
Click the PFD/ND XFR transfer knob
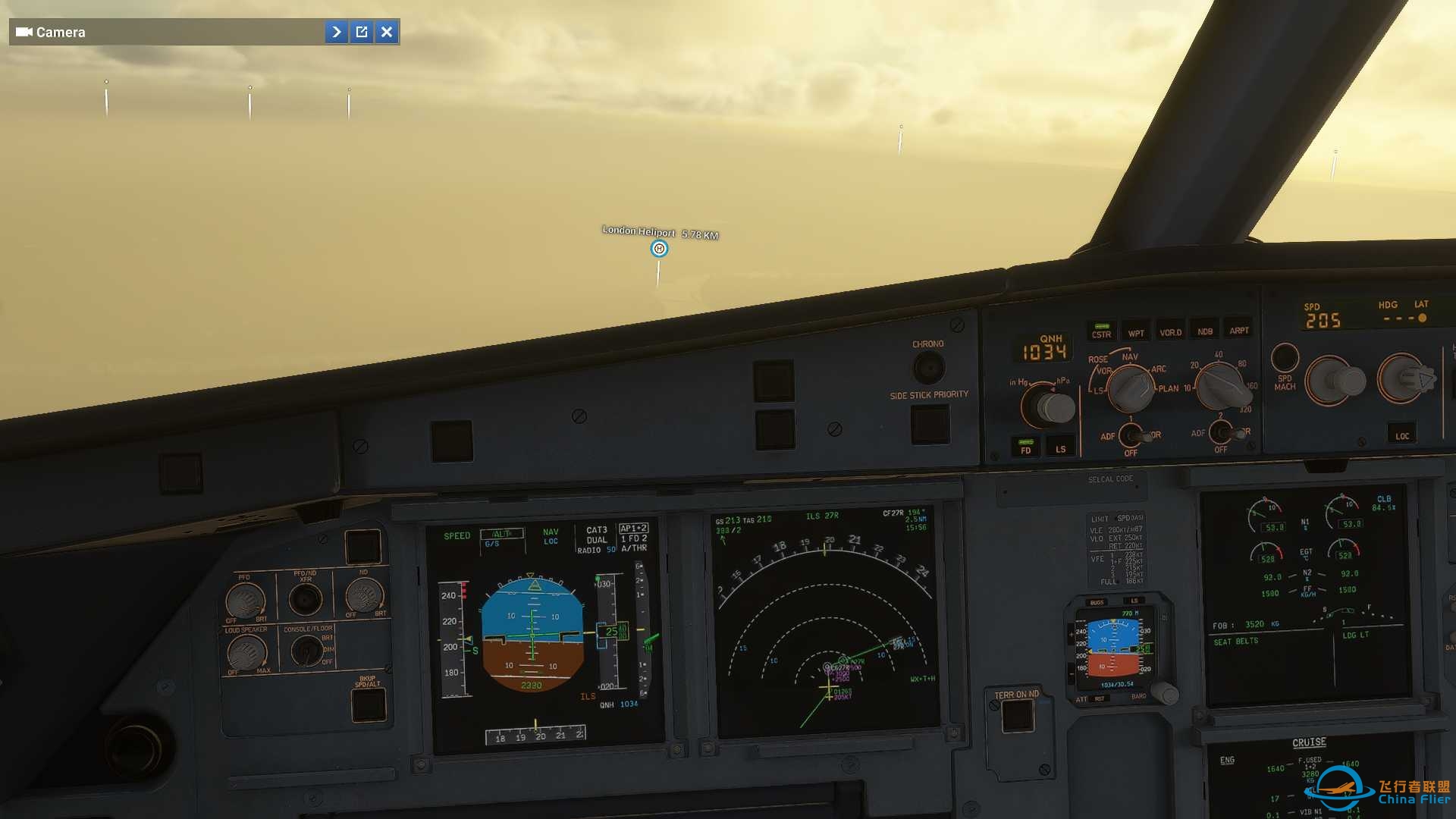click(x=306, y=598)
